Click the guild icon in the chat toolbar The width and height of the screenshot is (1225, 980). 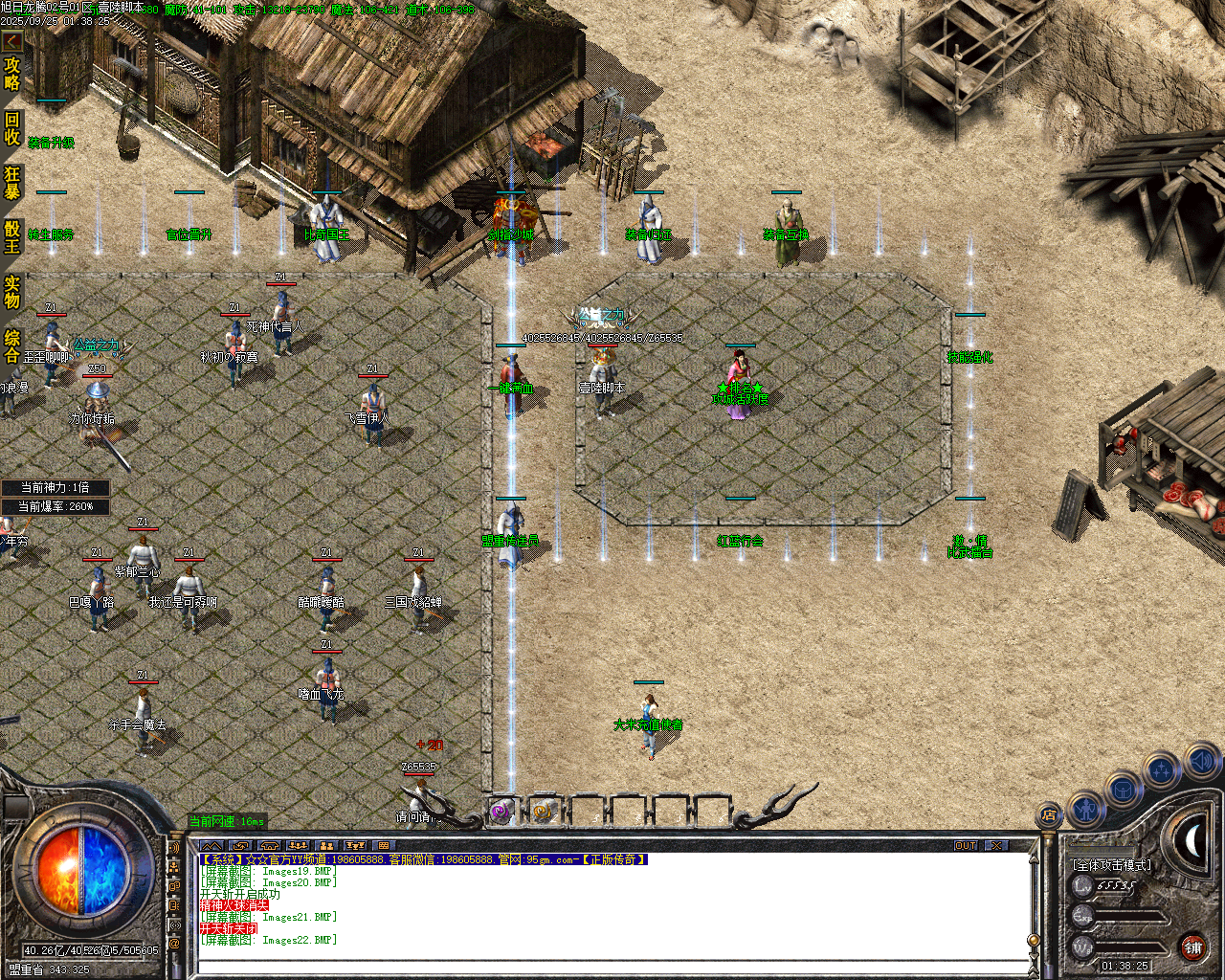pos(269,846)
